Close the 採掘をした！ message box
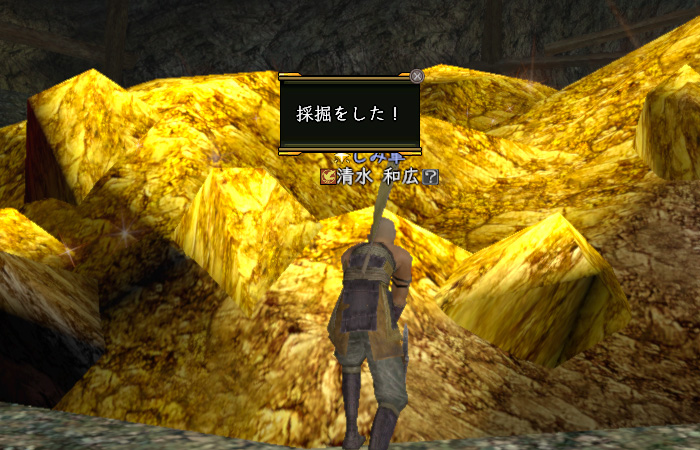 417,75
